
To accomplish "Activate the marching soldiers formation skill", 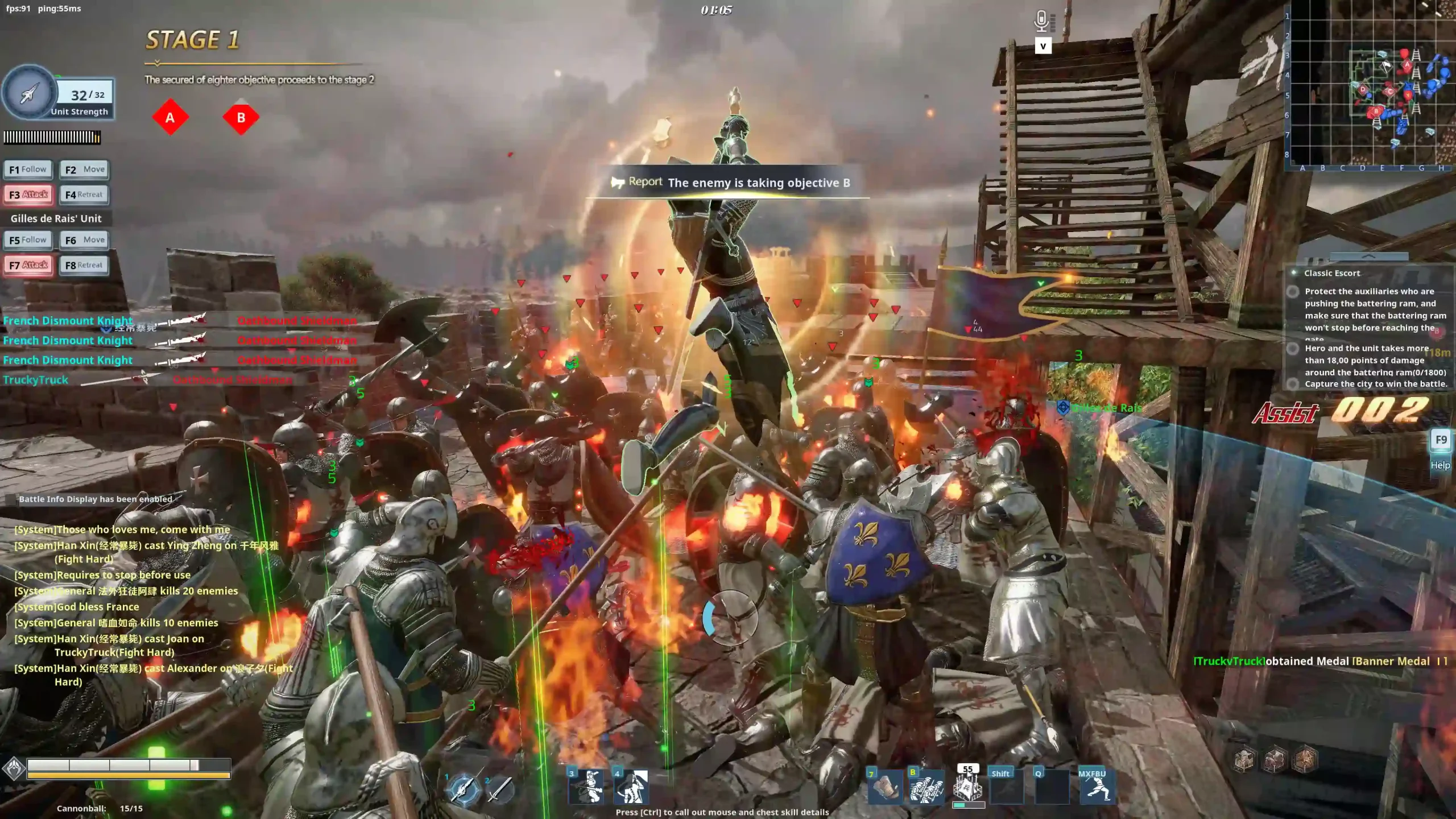I will (x=926, y=788).
